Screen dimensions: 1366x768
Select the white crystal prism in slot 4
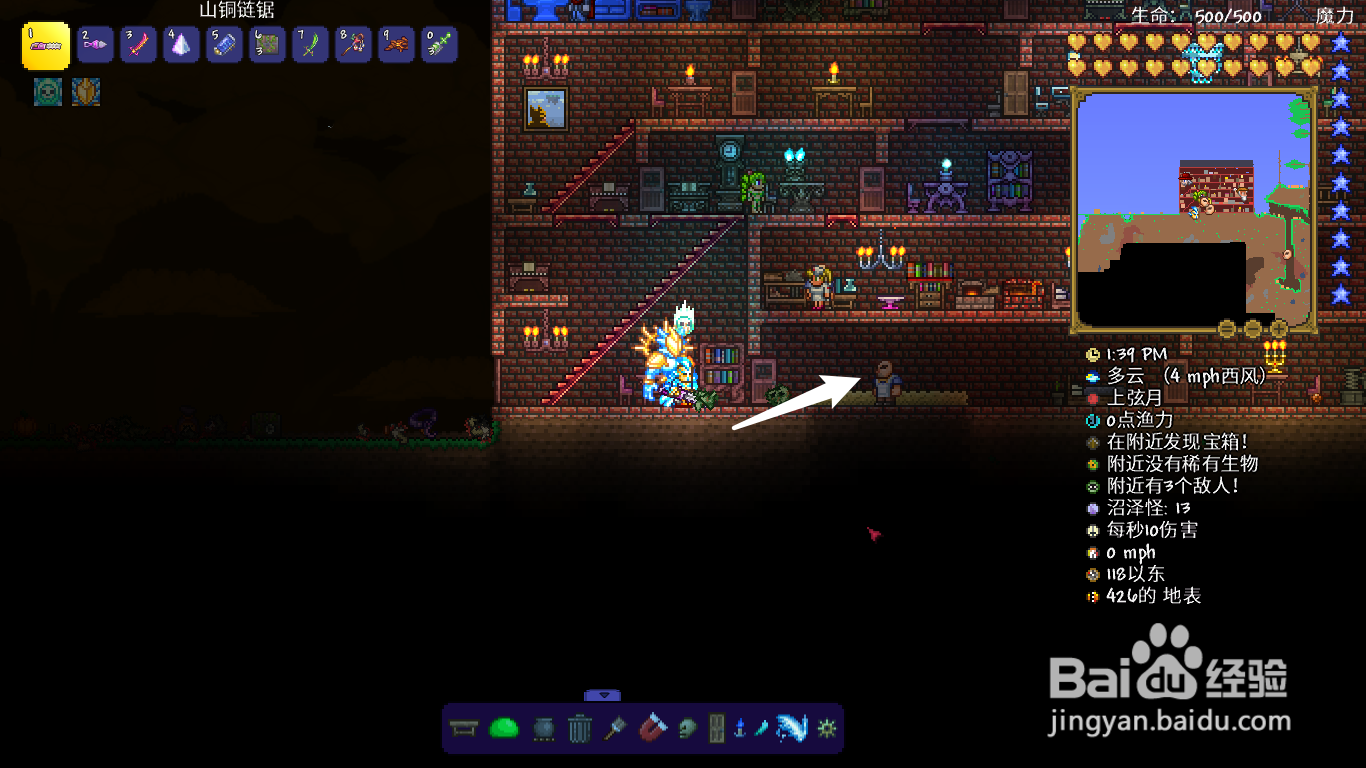coord(181,45)
